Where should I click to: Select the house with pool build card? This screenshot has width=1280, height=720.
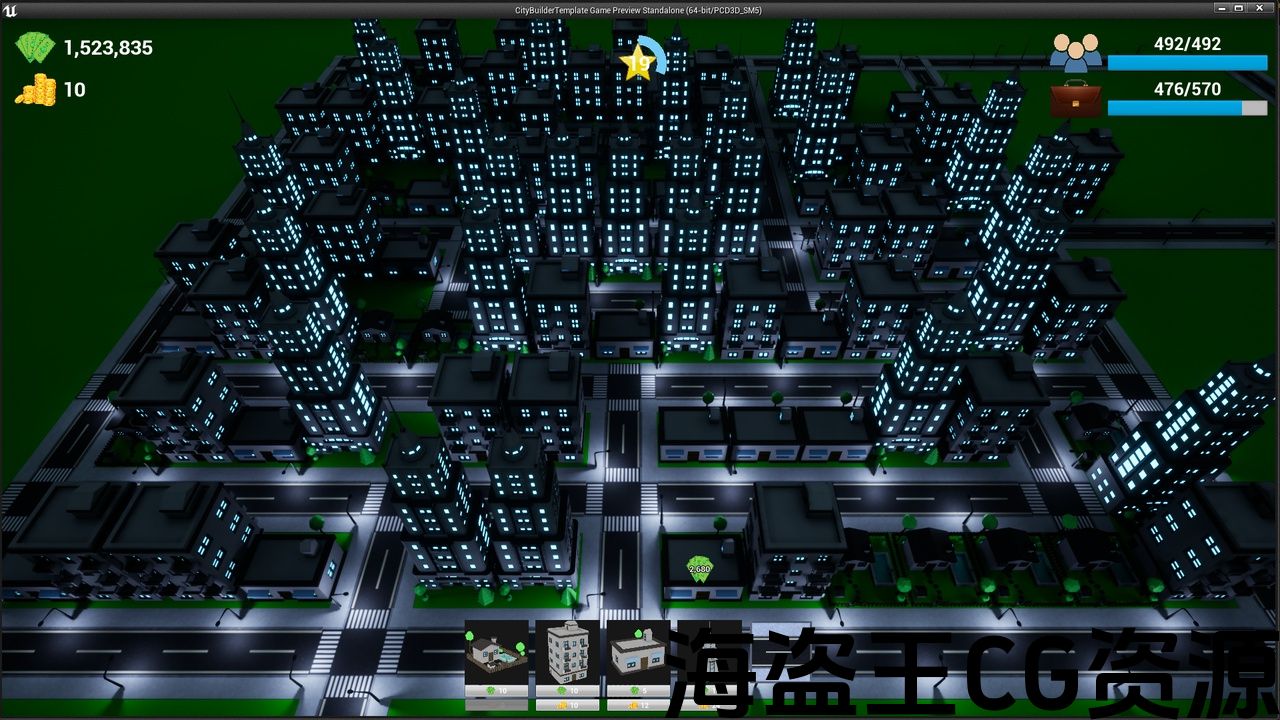click(496, 652)
